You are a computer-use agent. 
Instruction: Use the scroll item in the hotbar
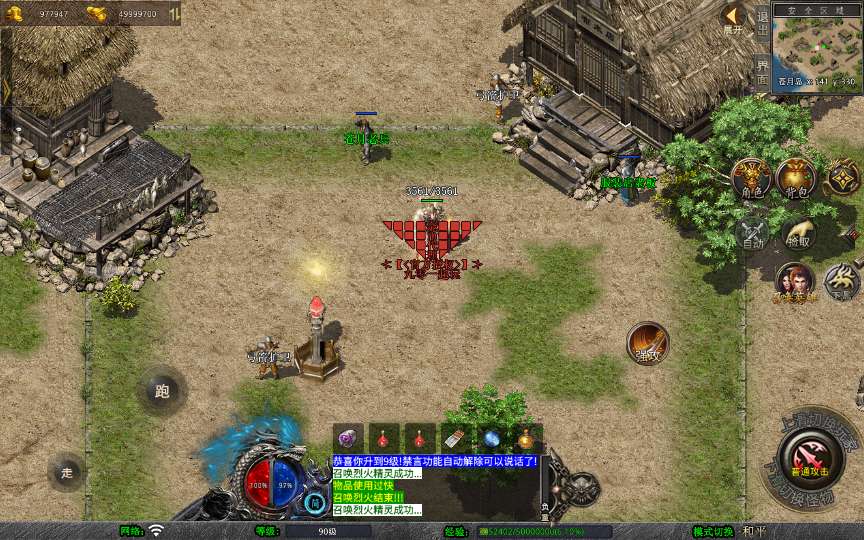(455, 438)
